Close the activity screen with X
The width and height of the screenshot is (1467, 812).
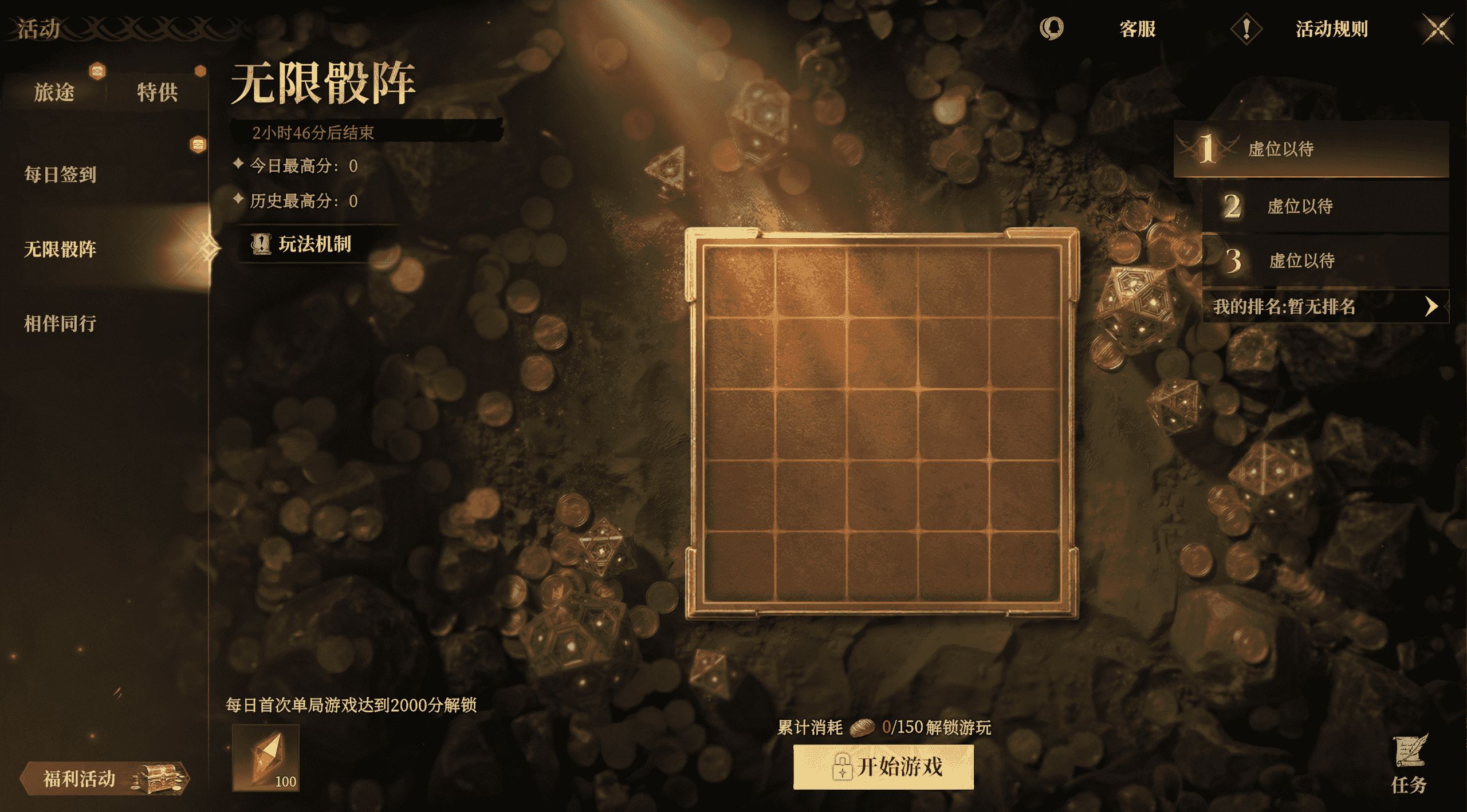(x=1437, y=29)
